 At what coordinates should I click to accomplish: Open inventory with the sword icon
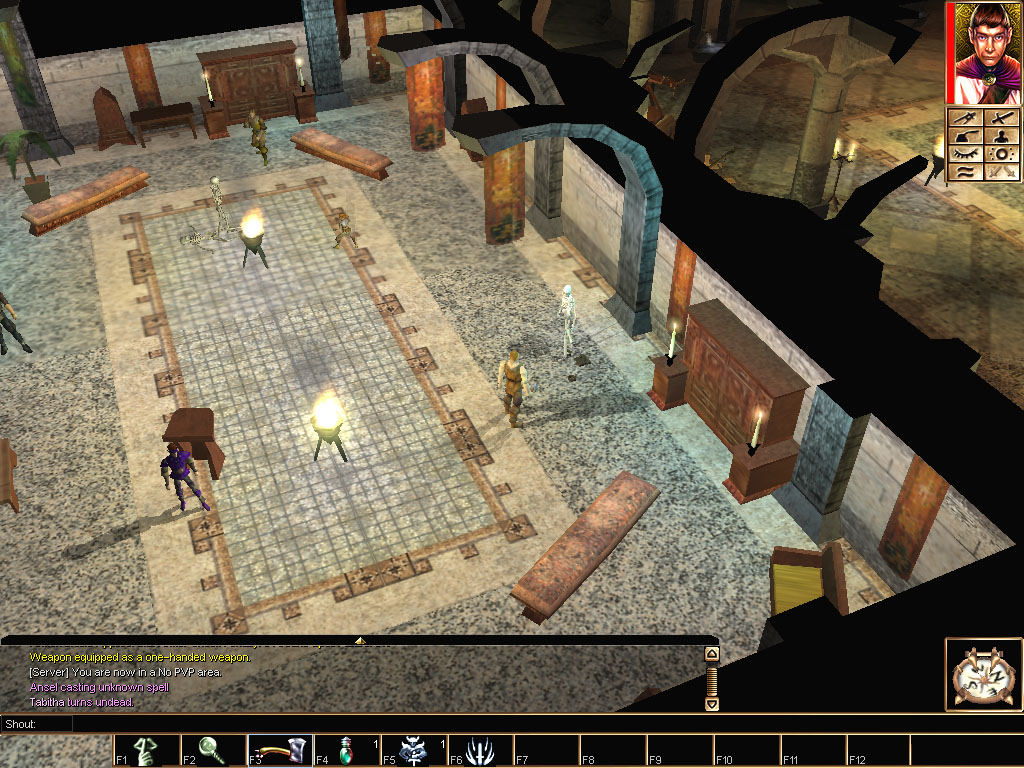(x=1002, y=118)
